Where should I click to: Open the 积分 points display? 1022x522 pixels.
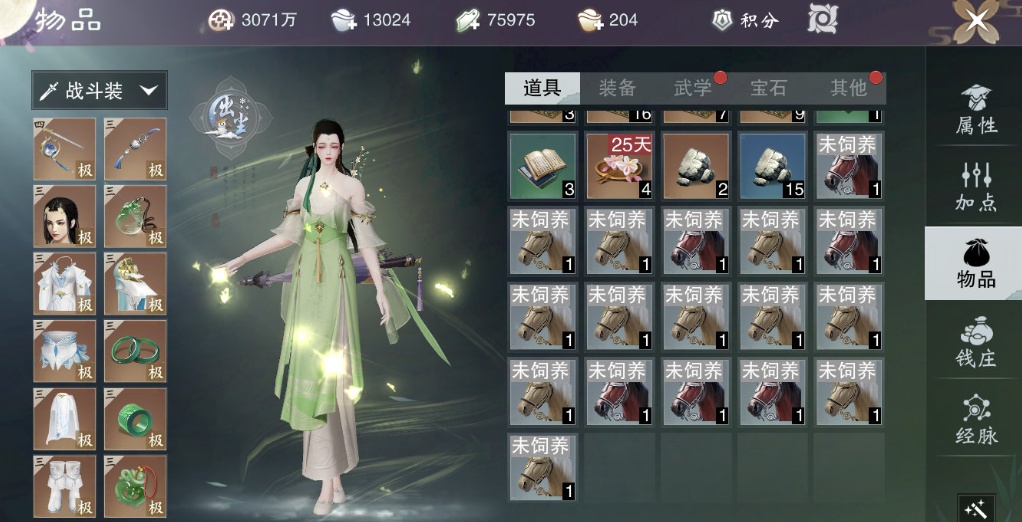click(x=746, y=20)
